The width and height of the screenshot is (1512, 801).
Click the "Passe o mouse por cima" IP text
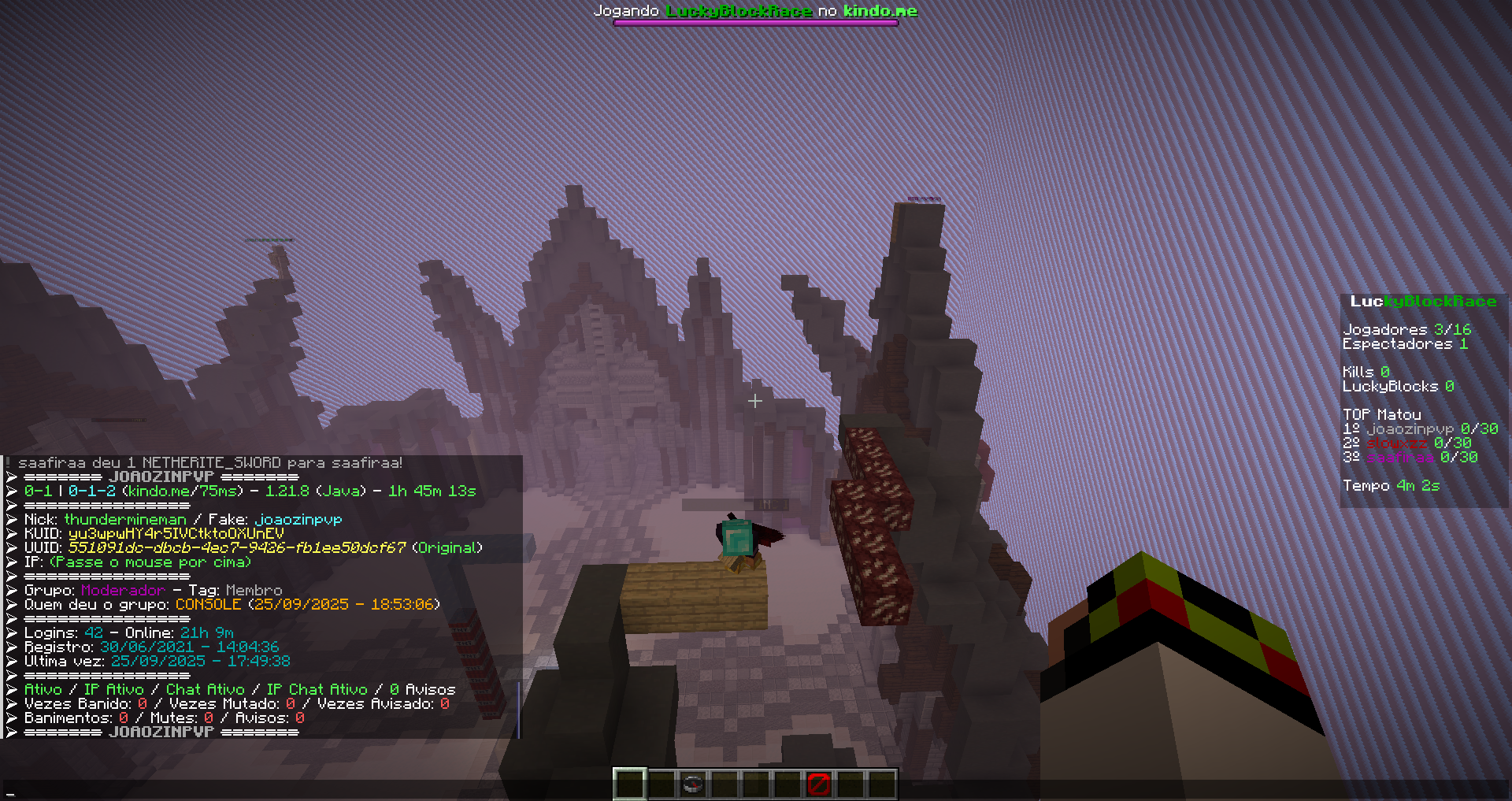(150, 562)
